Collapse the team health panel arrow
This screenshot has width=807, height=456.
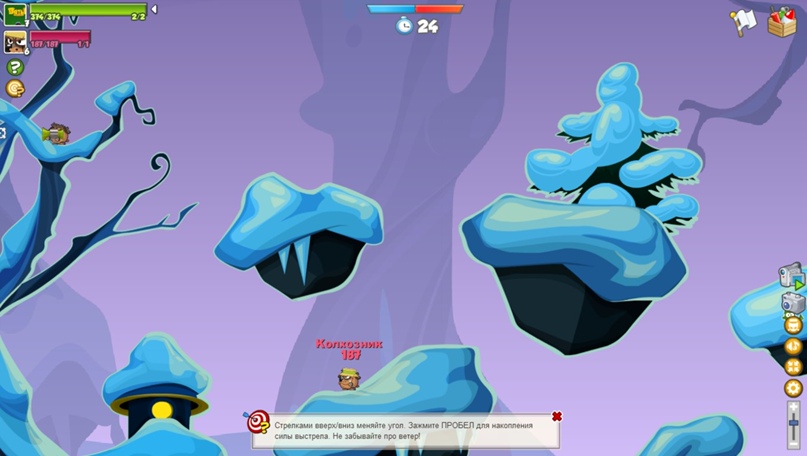pyautogui.click(x=154, y=10)
